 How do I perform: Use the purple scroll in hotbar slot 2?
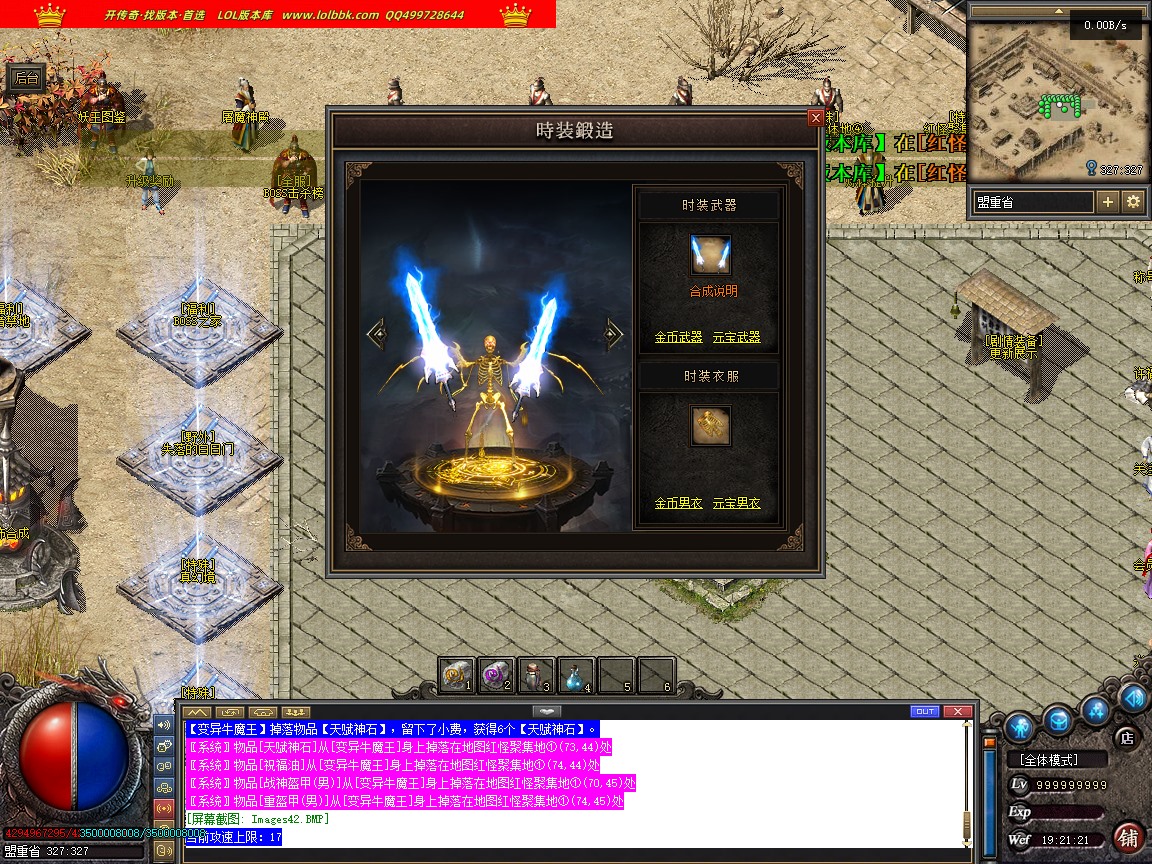(x=496, y=676)
